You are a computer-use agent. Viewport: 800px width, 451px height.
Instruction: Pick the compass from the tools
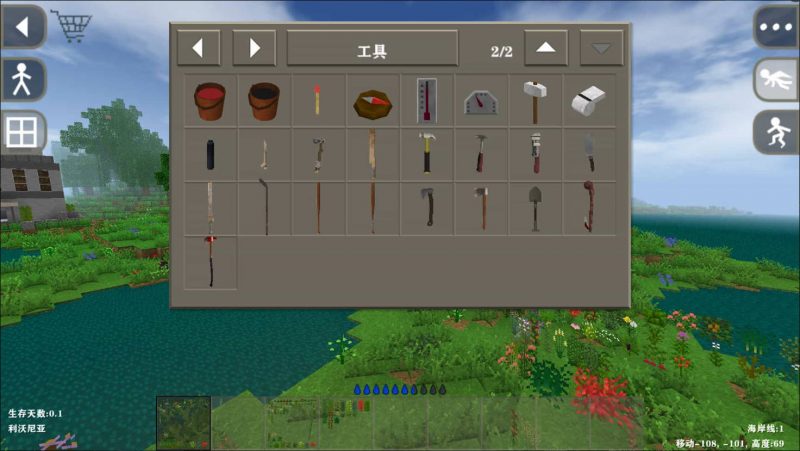point(372,102)
